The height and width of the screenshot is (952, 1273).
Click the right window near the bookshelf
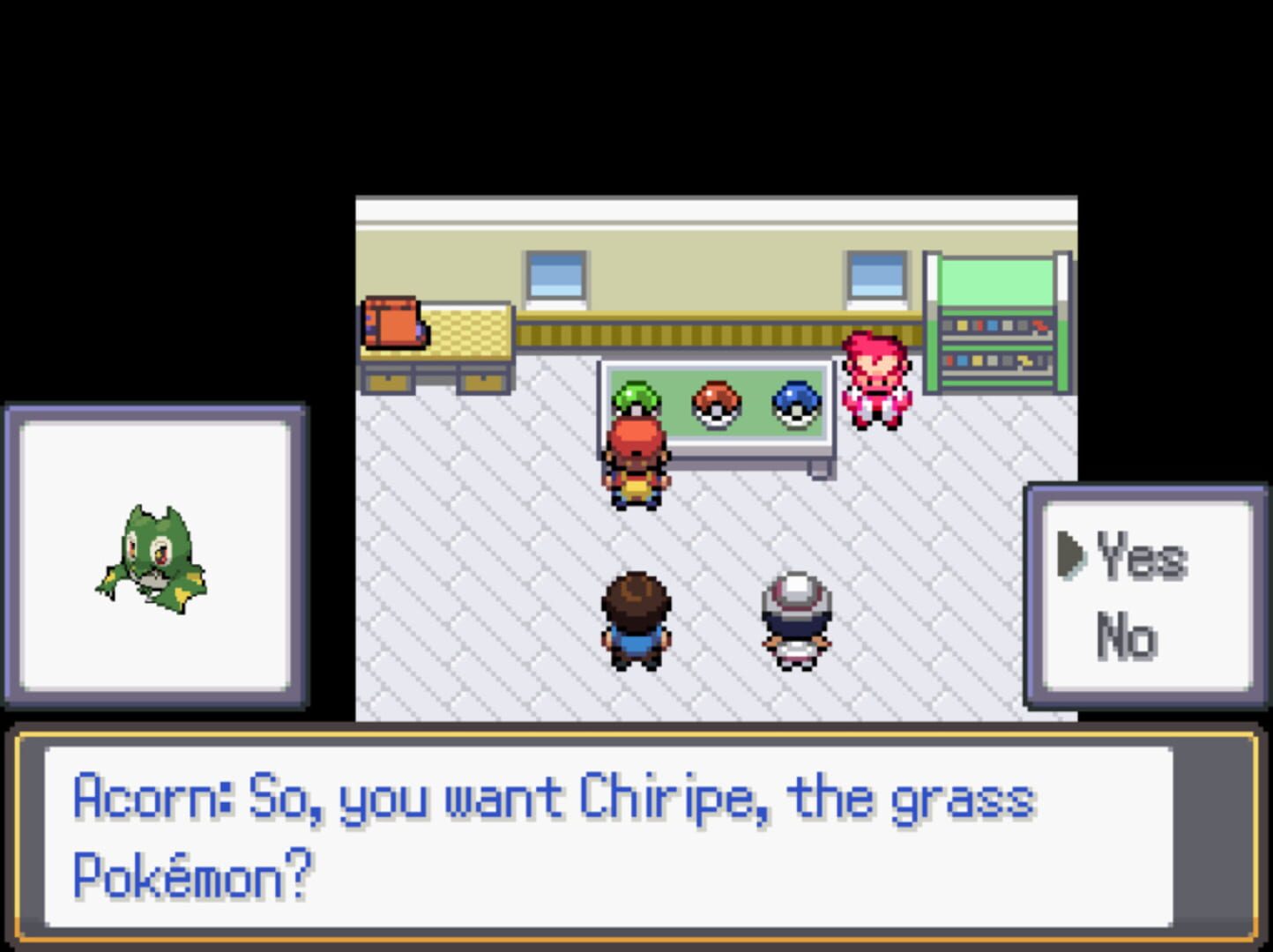877,275
